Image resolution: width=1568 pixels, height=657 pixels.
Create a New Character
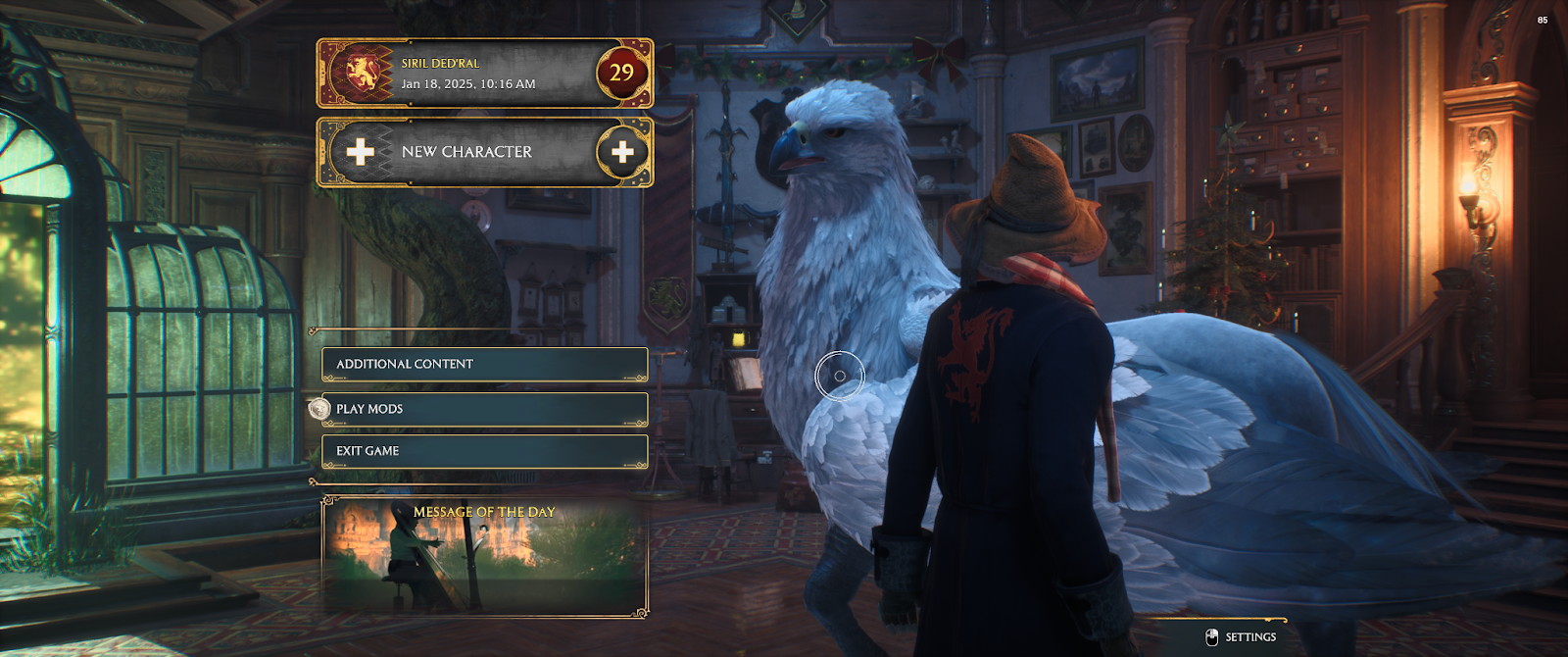(x=484, y=152)
